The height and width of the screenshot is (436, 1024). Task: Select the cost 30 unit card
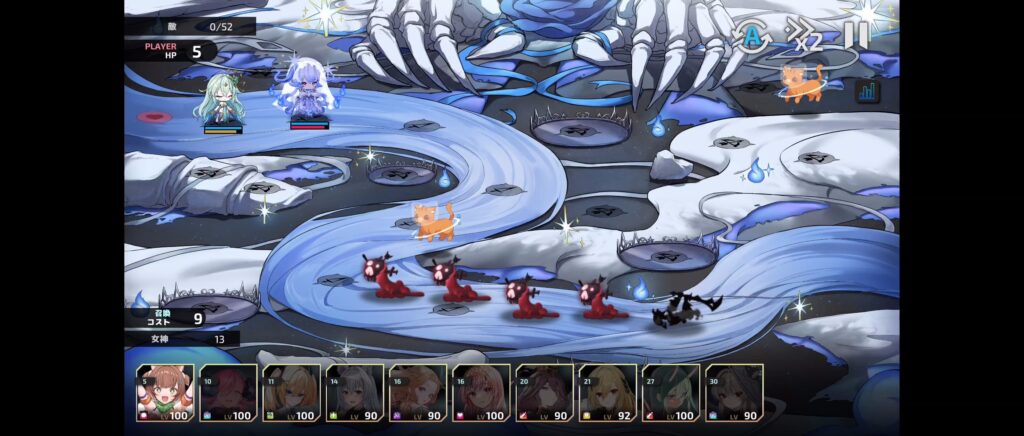pyautogui.click(x=735, y=393)
